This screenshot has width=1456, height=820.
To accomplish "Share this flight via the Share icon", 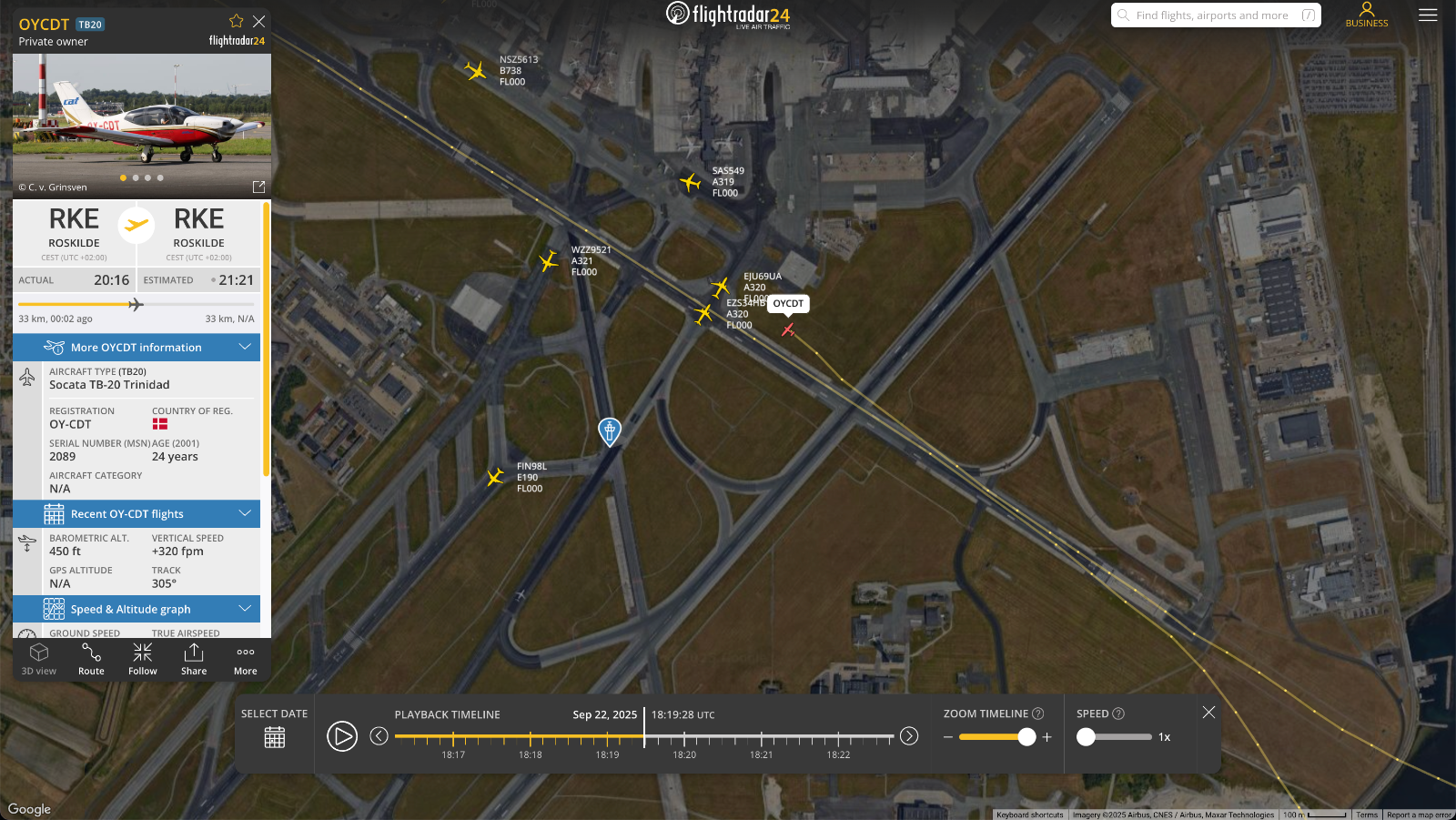I will pyautogui.click(x=194, y=657).
